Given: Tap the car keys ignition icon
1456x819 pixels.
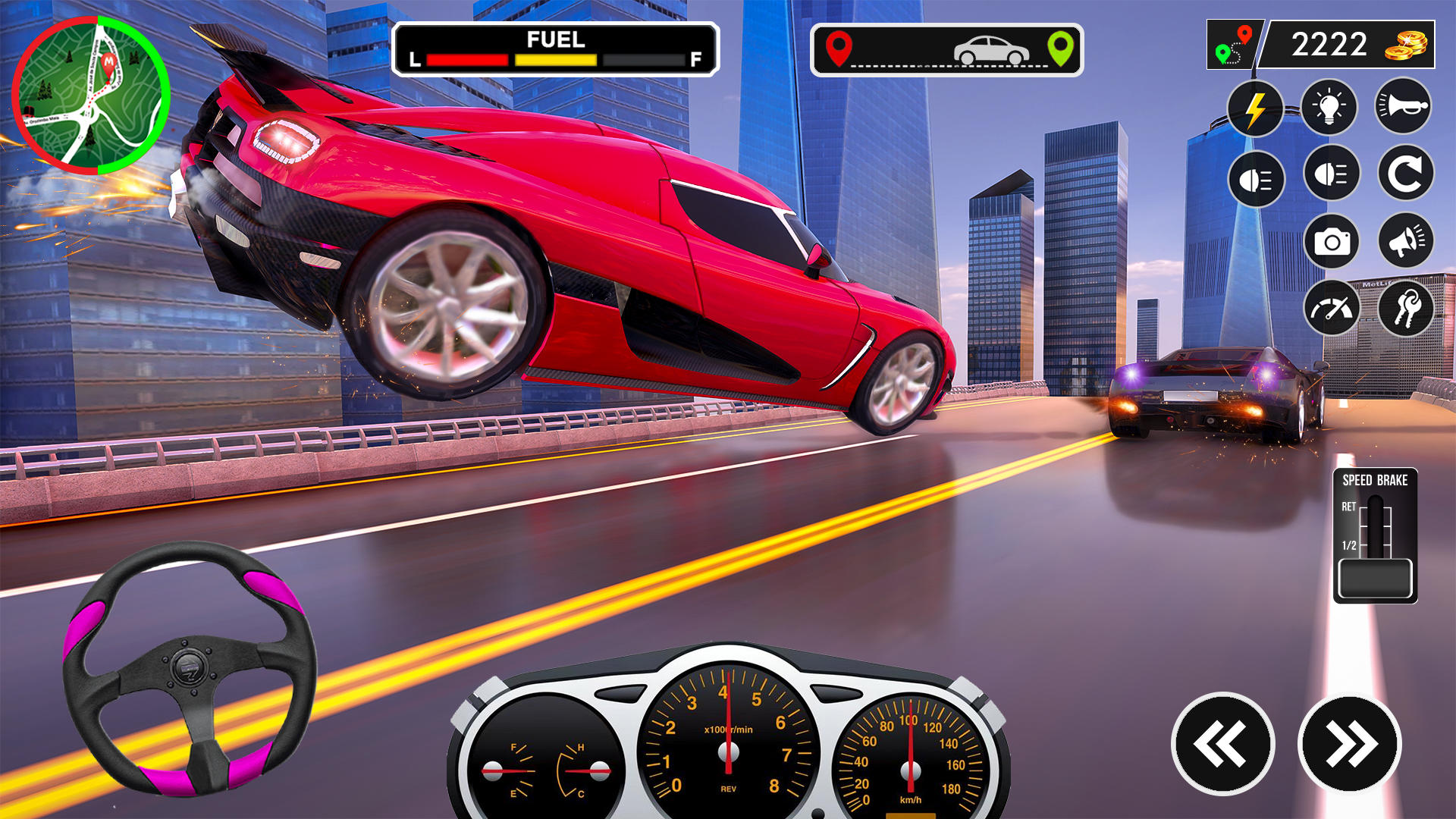Looking at the screenshot, I should (x=1404, y=309).
